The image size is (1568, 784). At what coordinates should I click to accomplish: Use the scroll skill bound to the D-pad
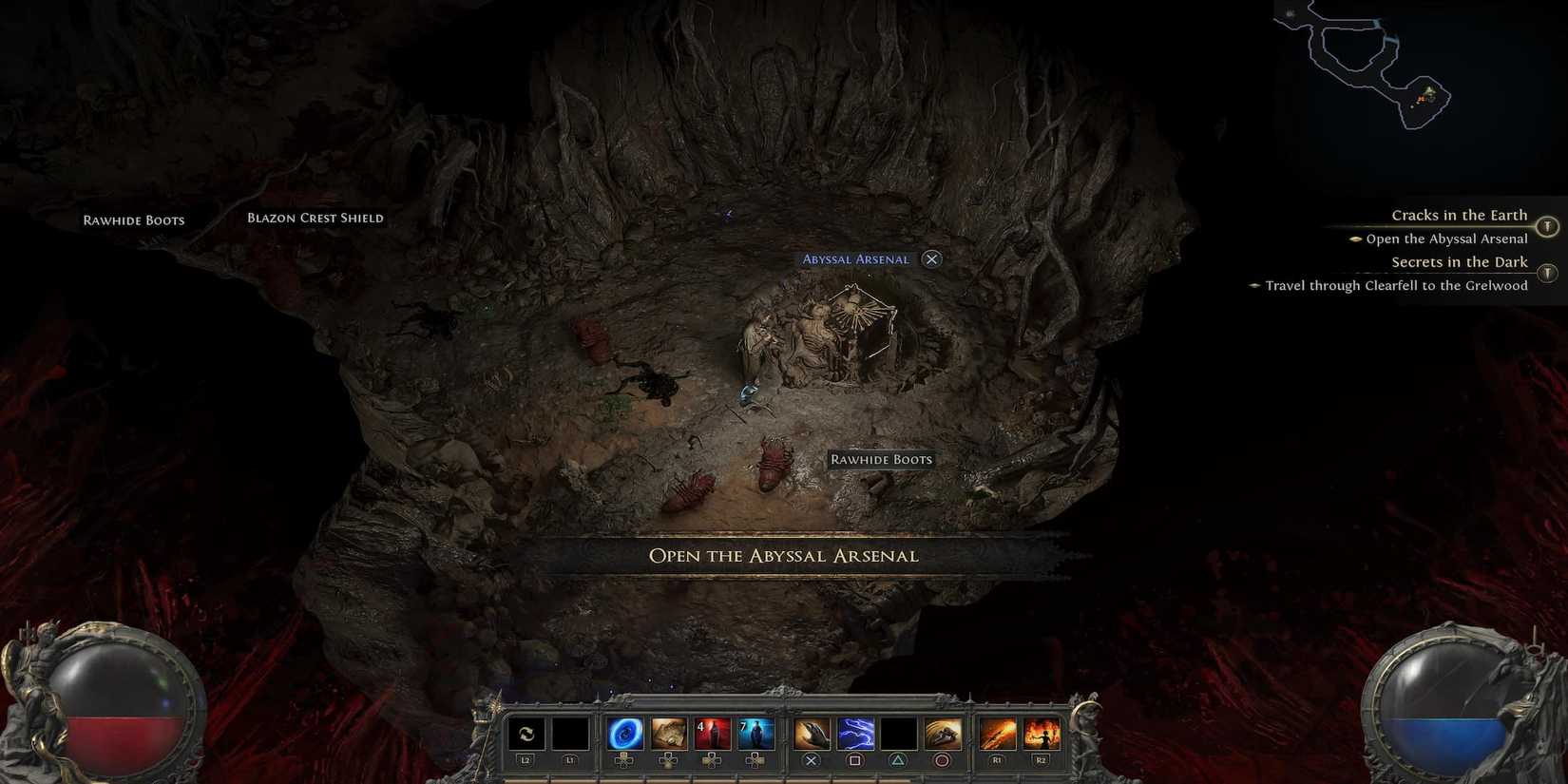pos(668,732)
